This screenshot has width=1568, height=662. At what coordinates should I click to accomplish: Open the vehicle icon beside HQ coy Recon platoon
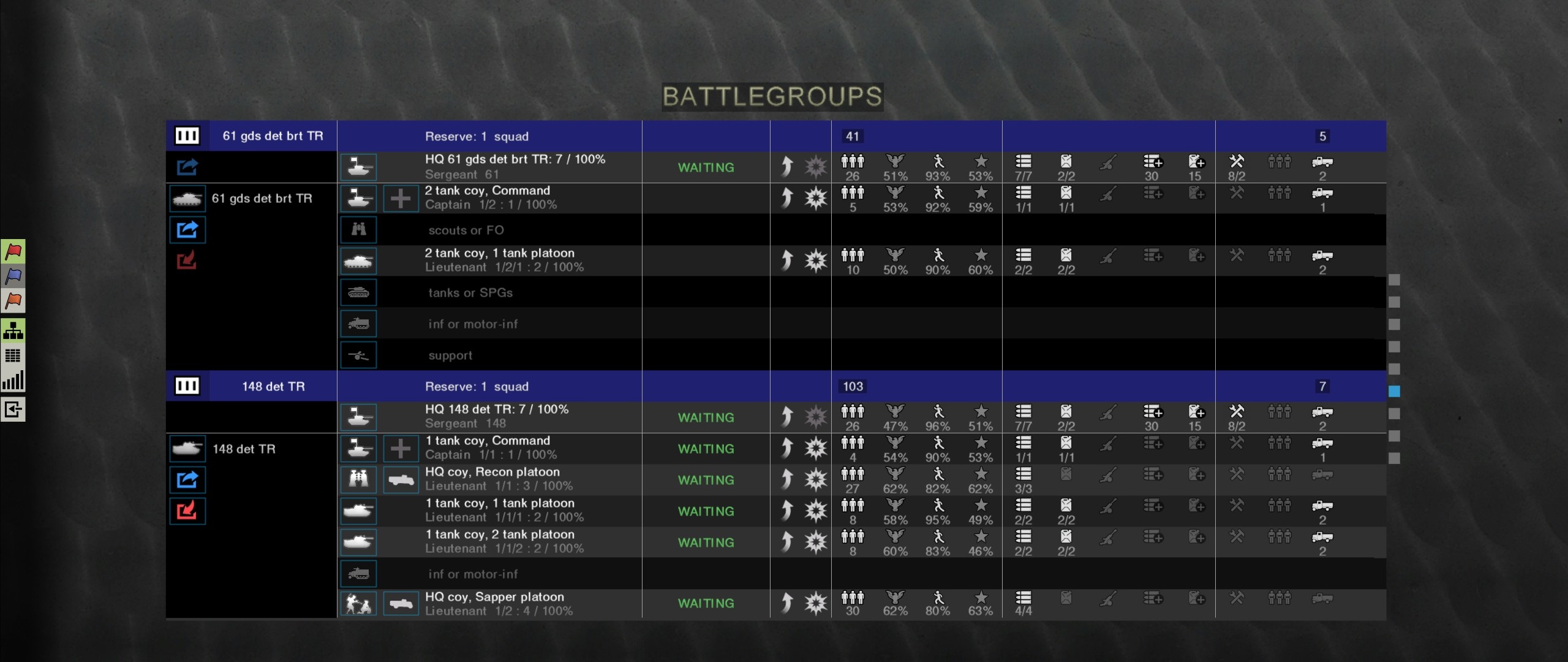[401, 479]
